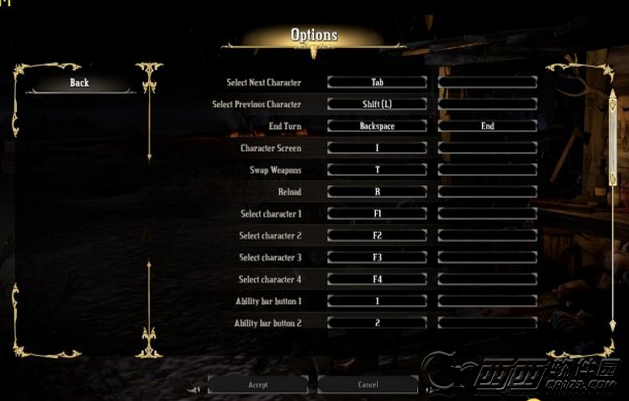Screen dimensions: 629x401
Task: Rebind the F3 key for Select character 3
Action: (x=377, y=258)
